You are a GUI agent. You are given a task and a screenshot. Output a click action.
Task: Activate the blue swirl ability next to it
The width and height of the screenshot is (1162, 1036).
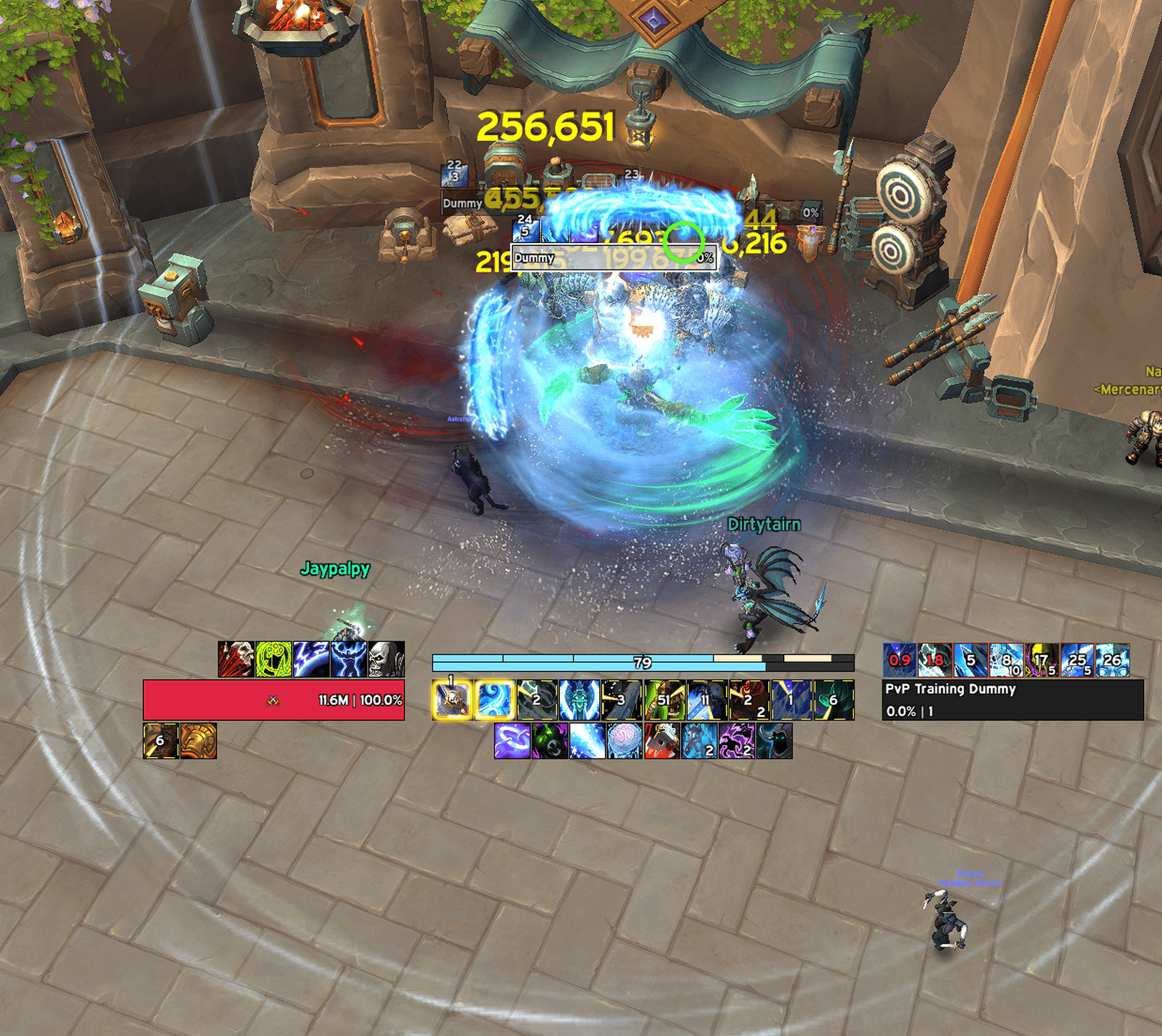494,699
